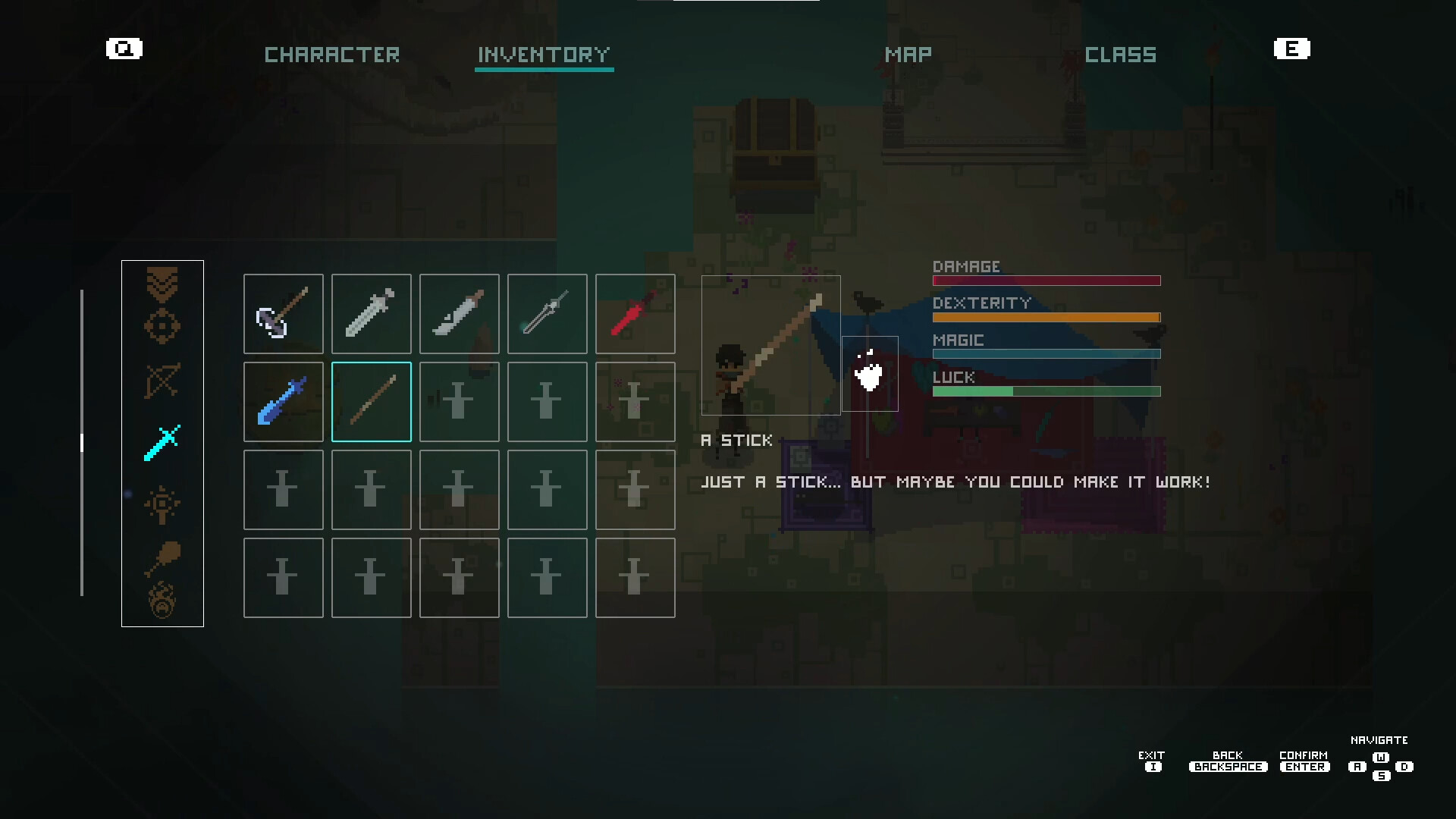Viewport: 1456px width, 819px height.
Task: Switch to the CHARACTER tab
Action: 331,54
